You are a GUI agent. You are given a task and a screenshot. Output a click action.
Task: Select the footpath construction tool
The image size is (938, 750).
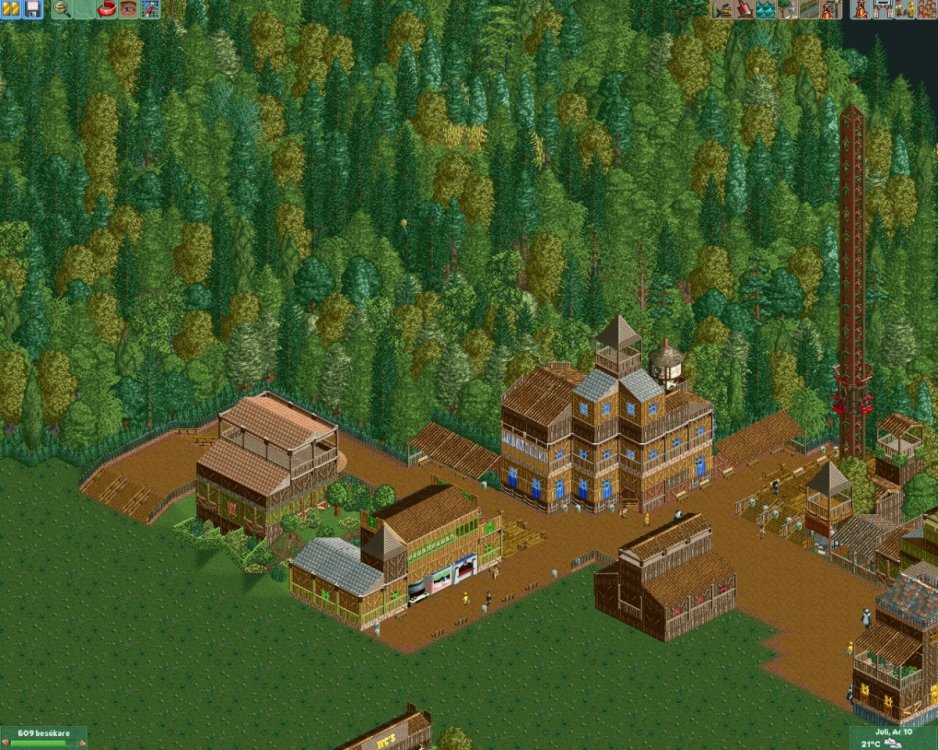tap(808, 9)
